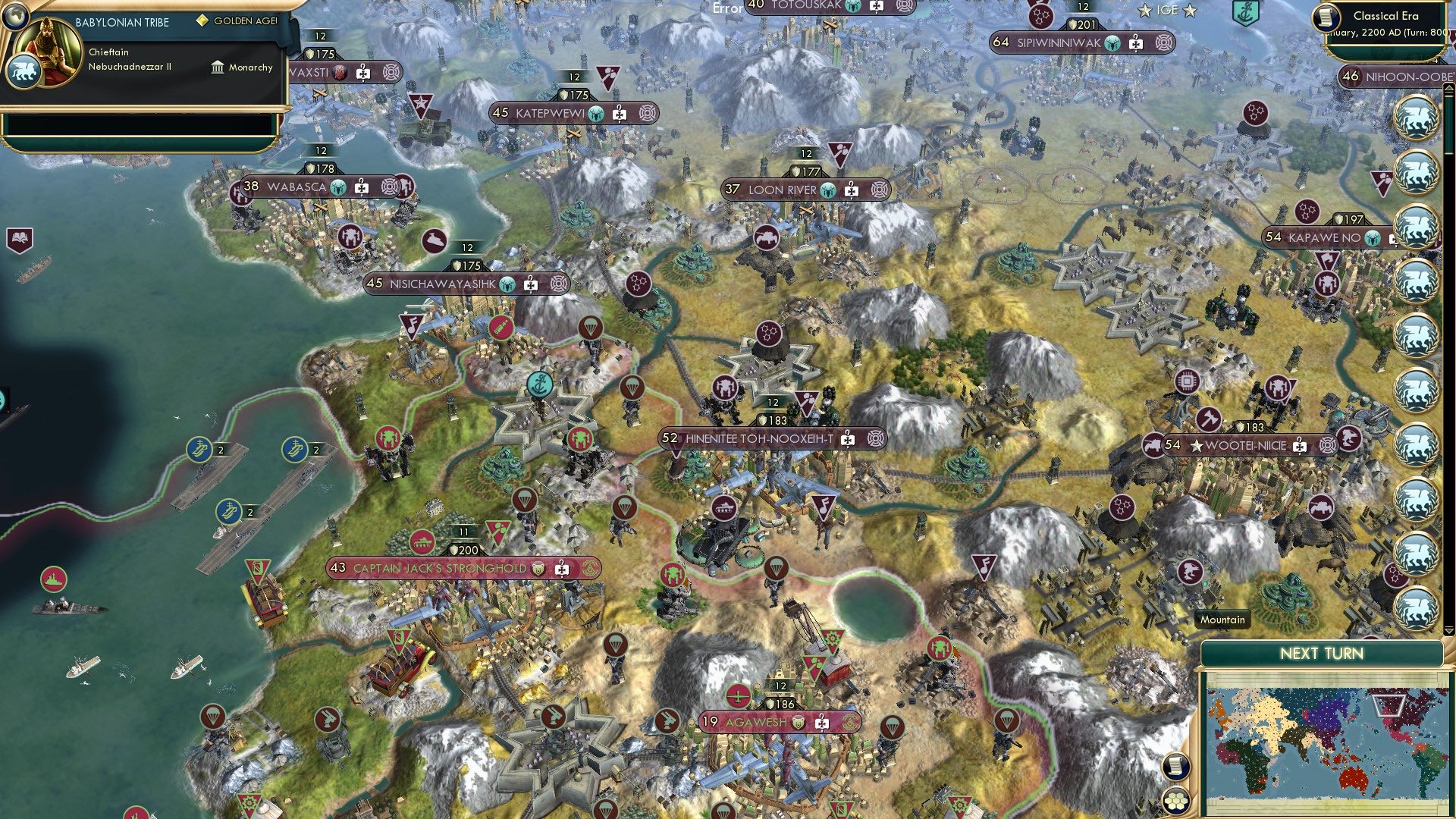The image size is (1456, 819).
Task: Toggle Strategic View with the hex map button
Action: tap(1176, 802)
